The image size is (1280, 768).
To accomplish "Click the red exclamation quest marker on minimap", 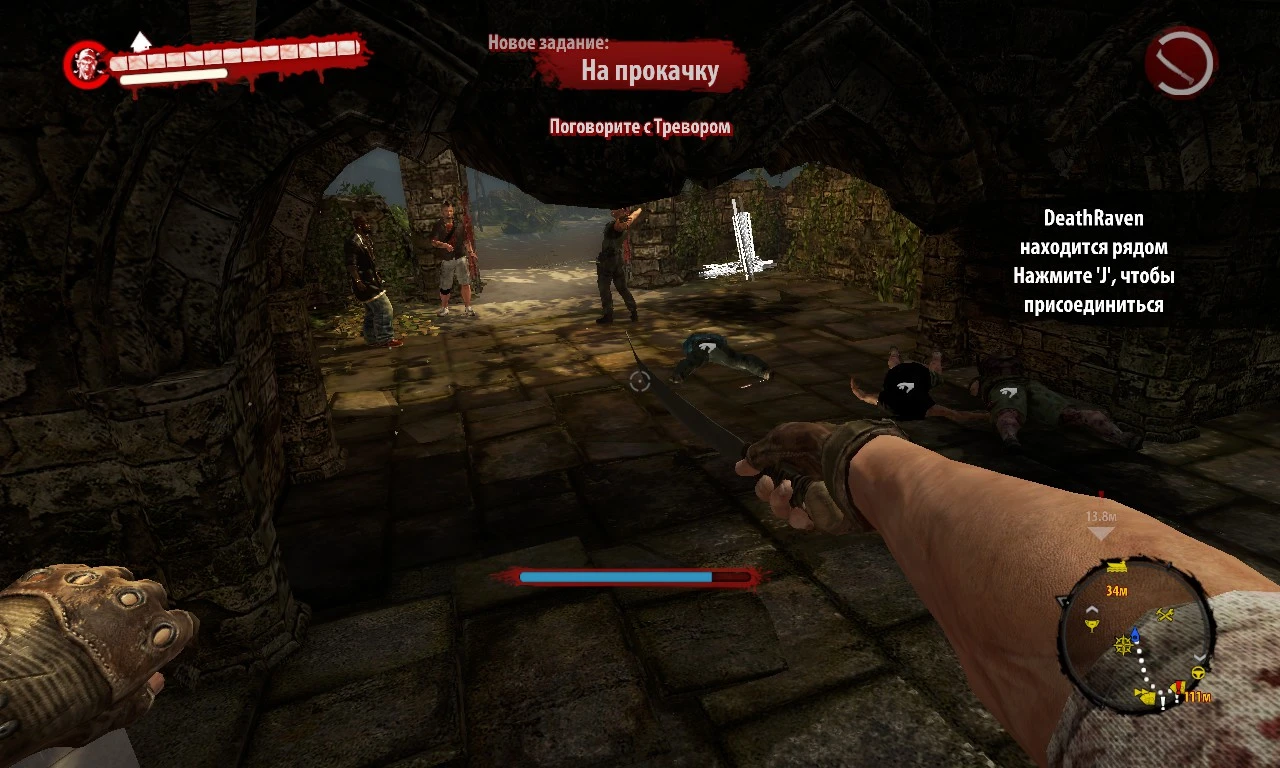I will click(1178, 688).
